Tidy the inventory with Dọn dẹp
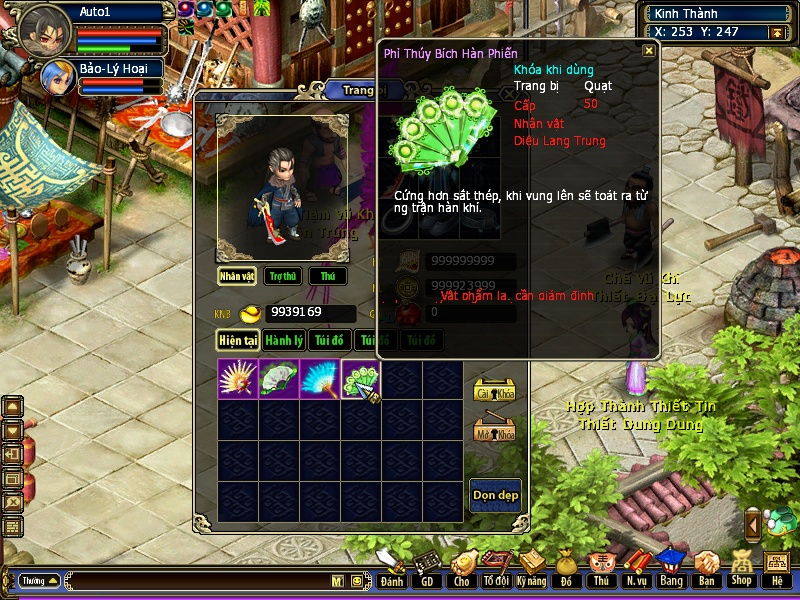Screen dimensions: 800x600 pyautogui.click(x=495, y=495)
